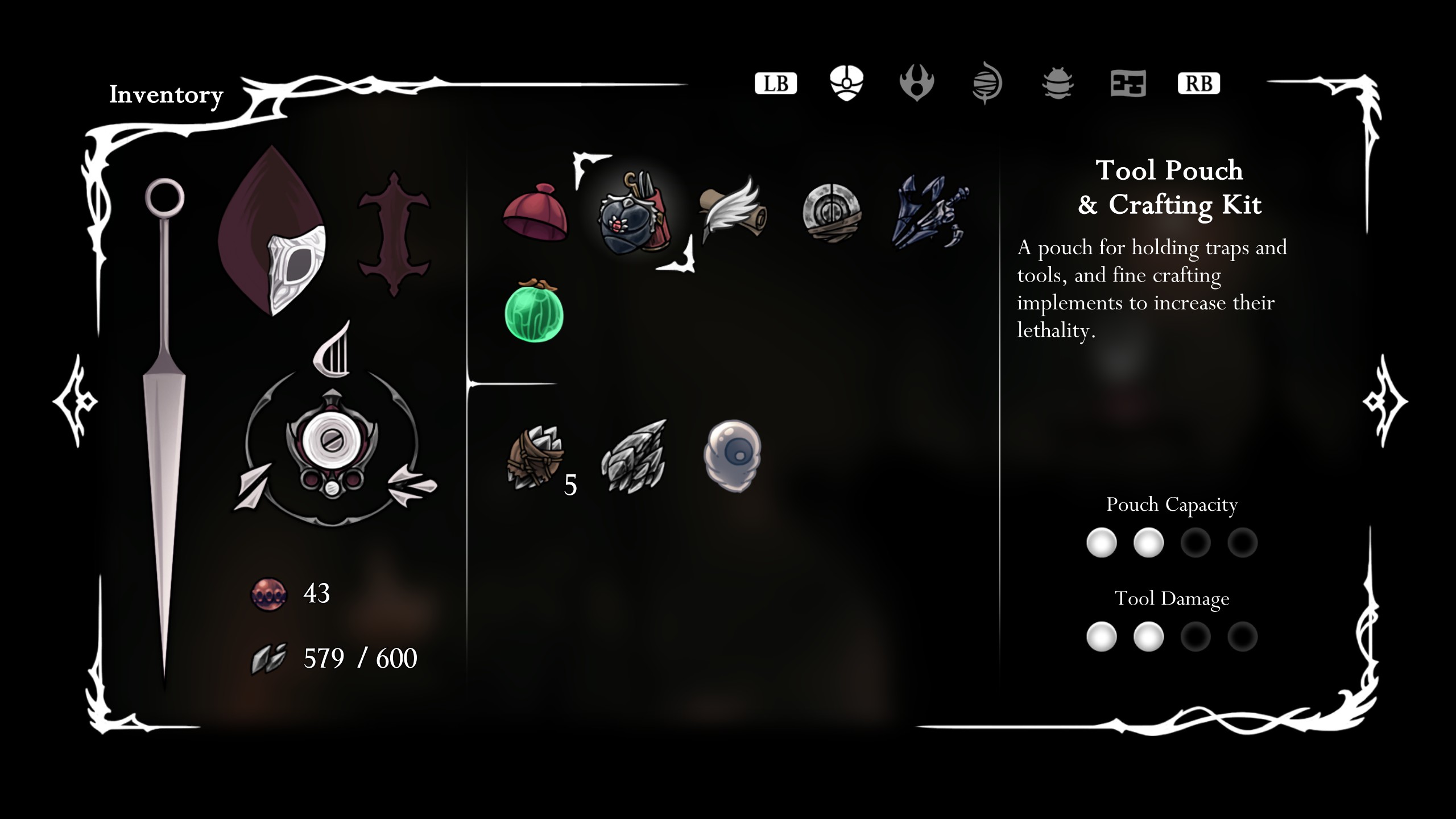Select the red cap item
The width and height of the screenshot is (1456, 819).
tap(535, 213)
